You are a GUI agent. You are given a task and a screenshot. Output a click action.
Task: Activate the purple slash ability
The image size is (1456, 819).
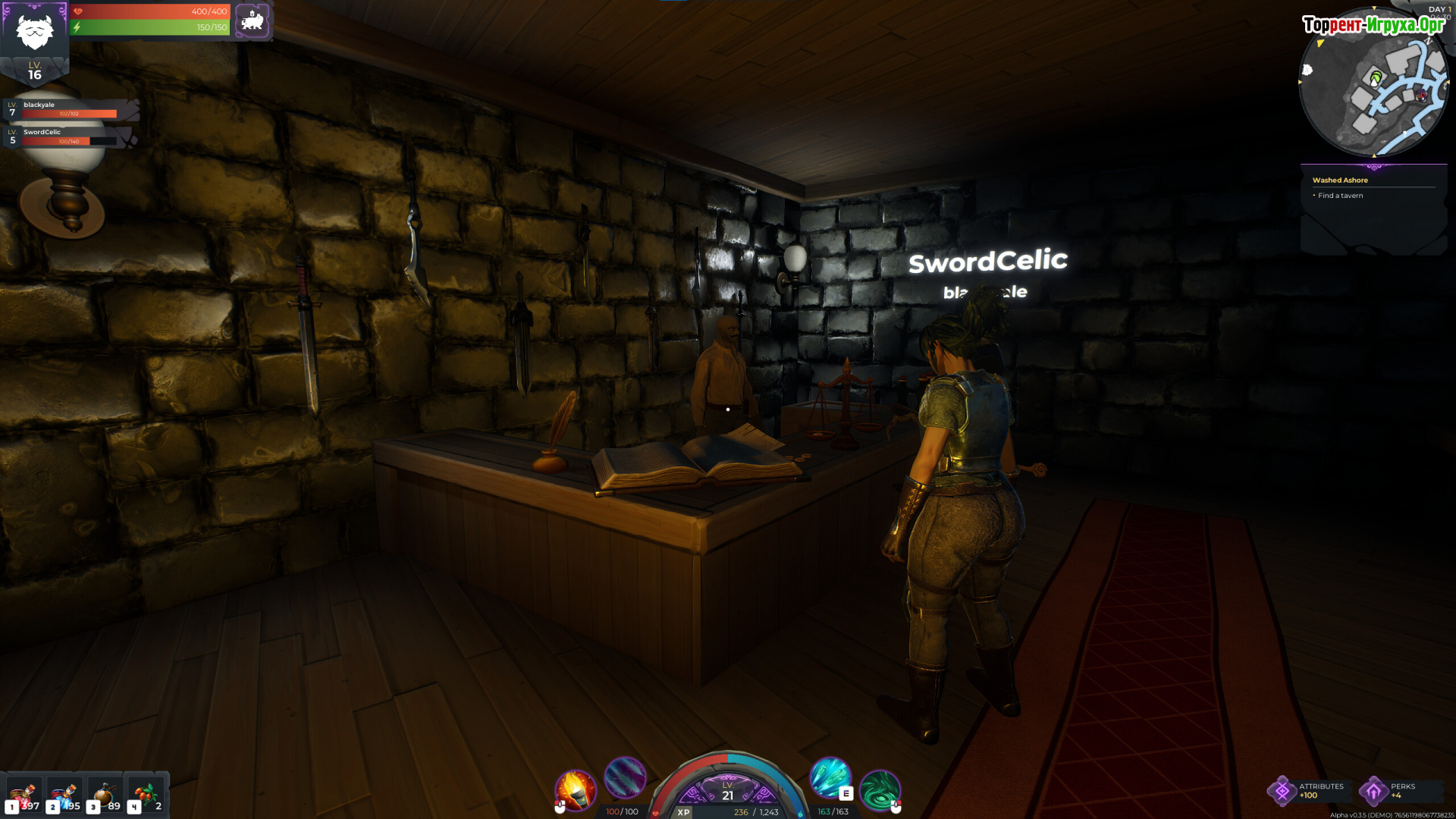click(x=626, y=777)
